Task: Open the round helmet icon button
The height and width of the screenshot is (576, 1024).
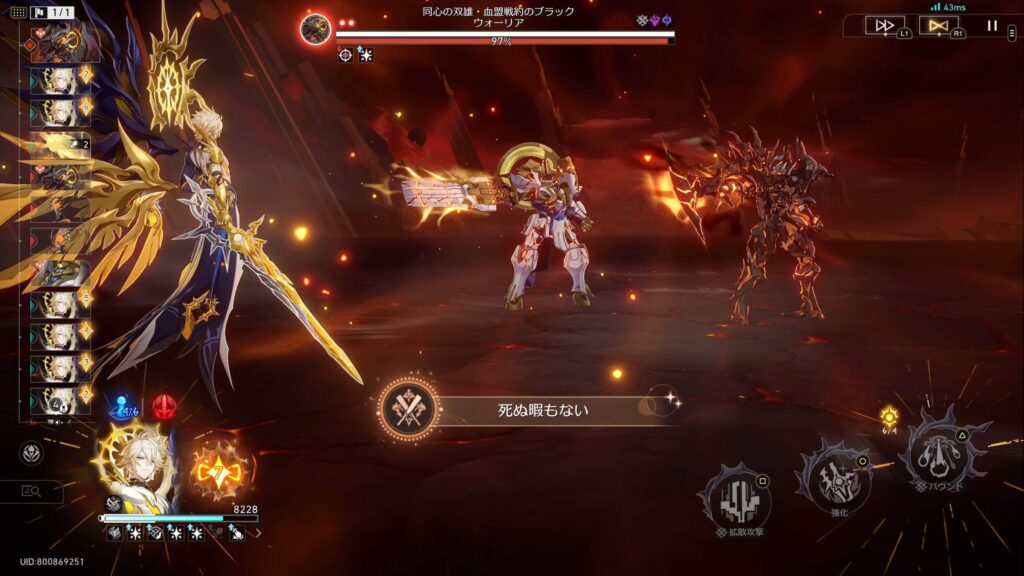Action: click(x=31, y=453)
